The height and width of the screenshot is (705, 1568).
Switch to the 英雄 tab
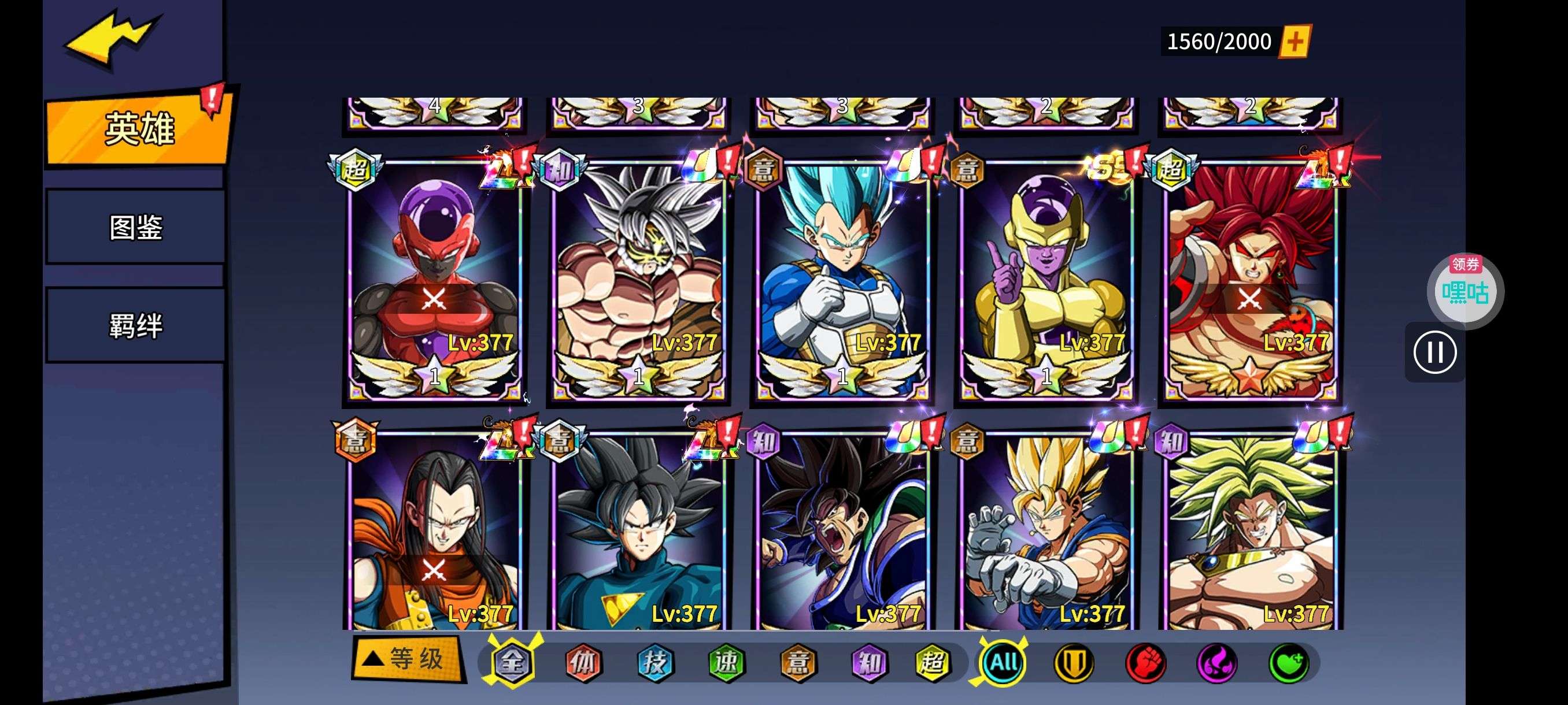point(139,128)
